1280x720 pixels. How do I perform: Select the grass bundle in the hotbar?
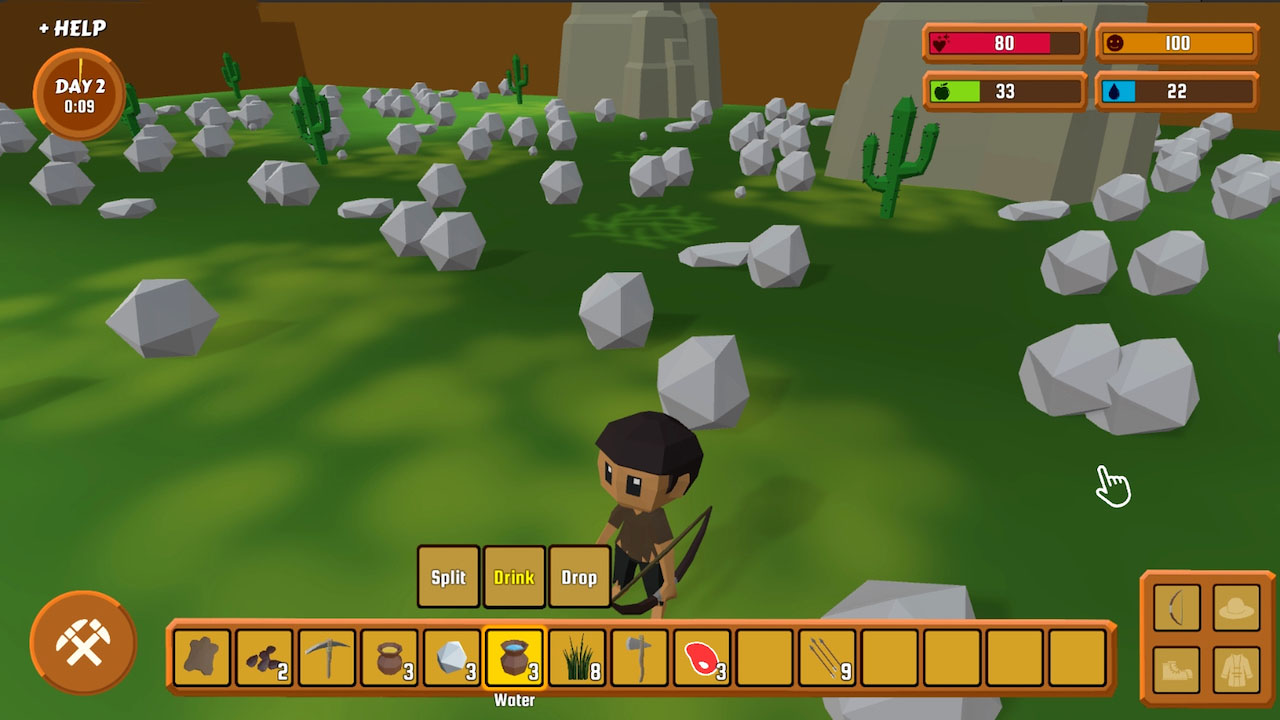(x=578, y=658)
